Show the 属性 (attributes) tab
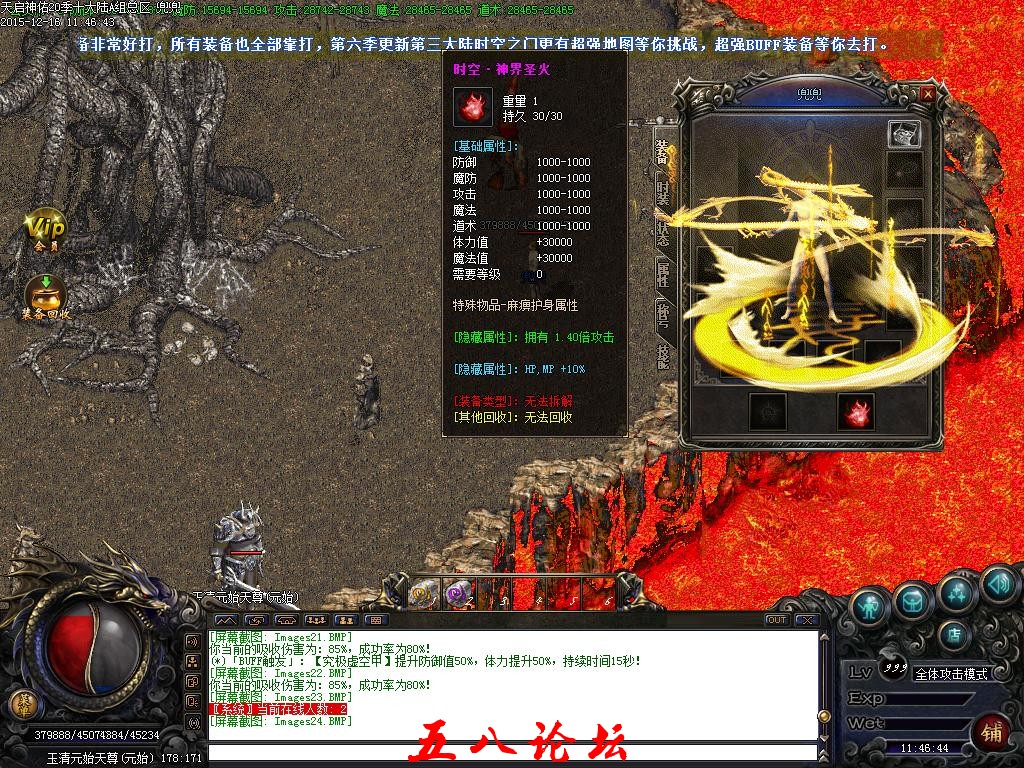 (662, 270)
